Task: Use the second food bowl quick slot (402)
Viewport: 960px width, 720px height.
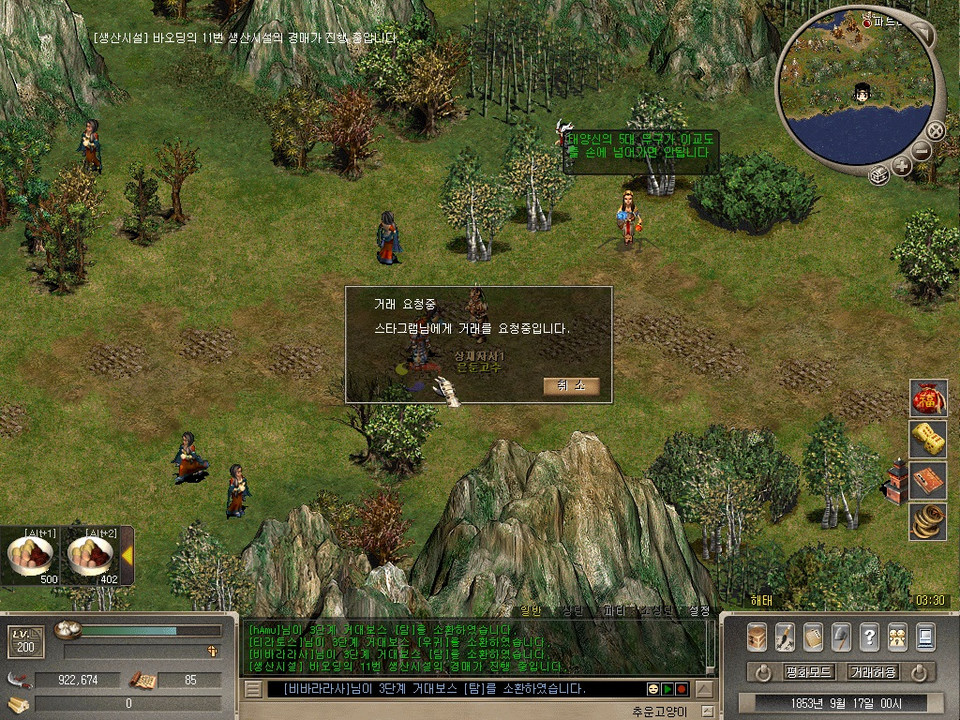Action: click(x=91, y=558)
